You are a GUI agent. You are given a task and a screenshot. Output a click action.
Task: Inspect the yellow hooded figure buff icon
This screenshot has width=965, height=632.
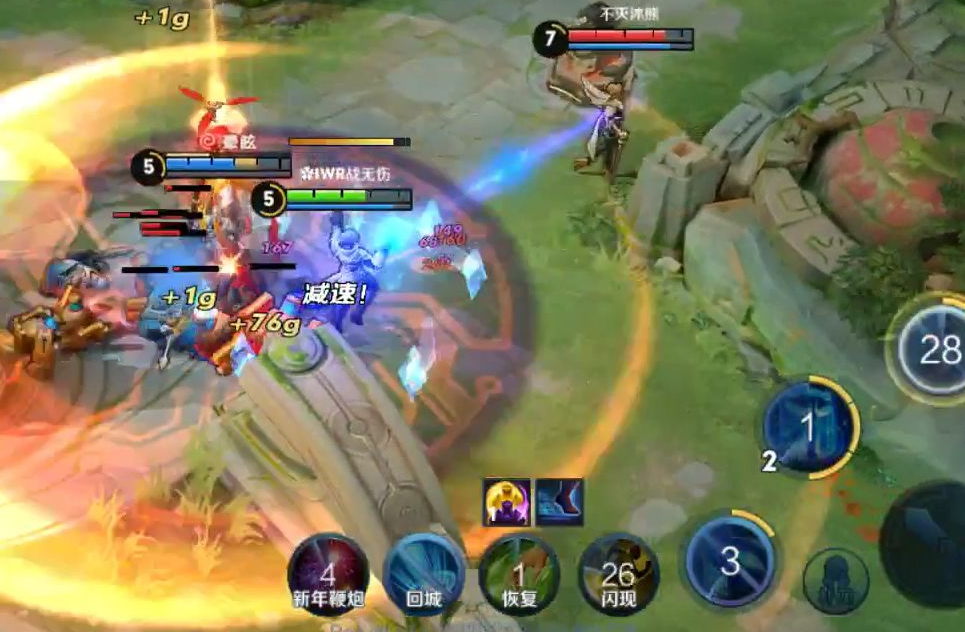pos(507,502)
